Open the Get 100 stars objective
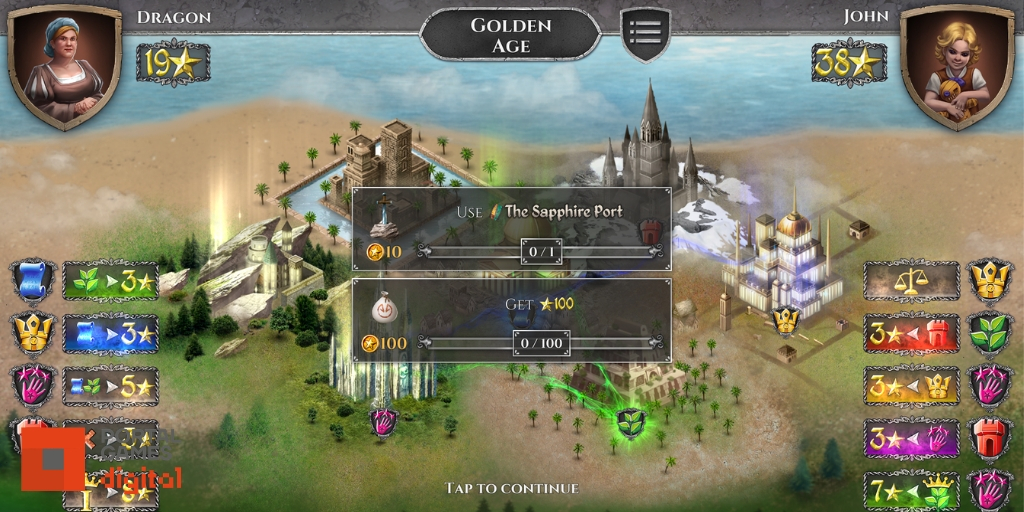The image size is (1024, 512). click(x=511, y=320)
